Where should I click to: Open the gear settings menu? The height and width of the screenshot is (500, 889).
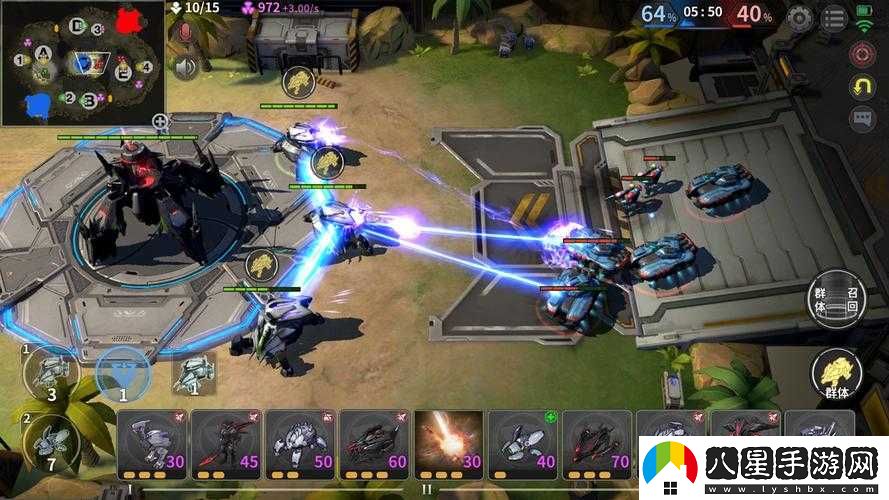[799, 17]
